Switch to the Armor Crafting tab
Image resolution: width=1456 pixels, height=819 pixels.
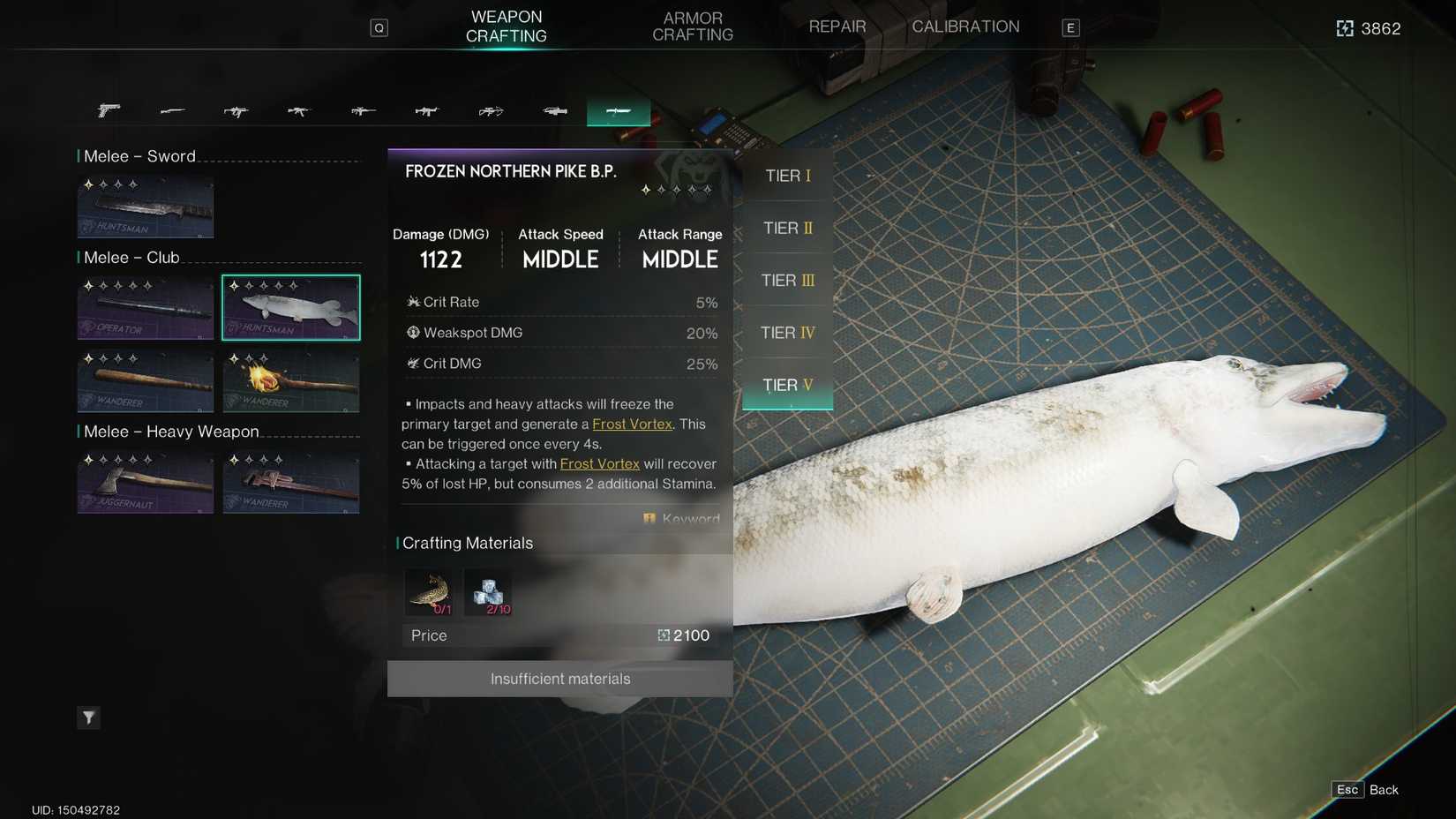pos(692,26)
